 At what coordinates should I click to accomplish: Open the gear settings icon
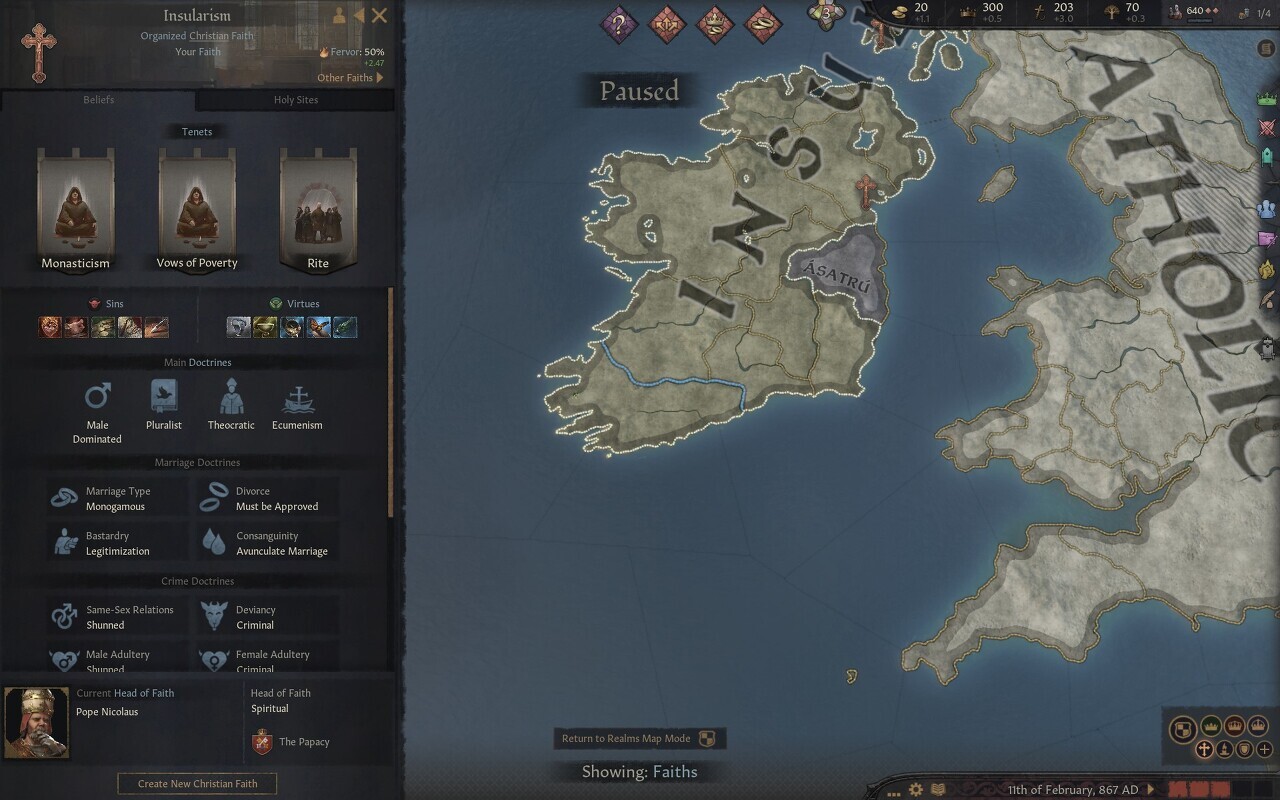pyautogui.click(x=915, y=790)
